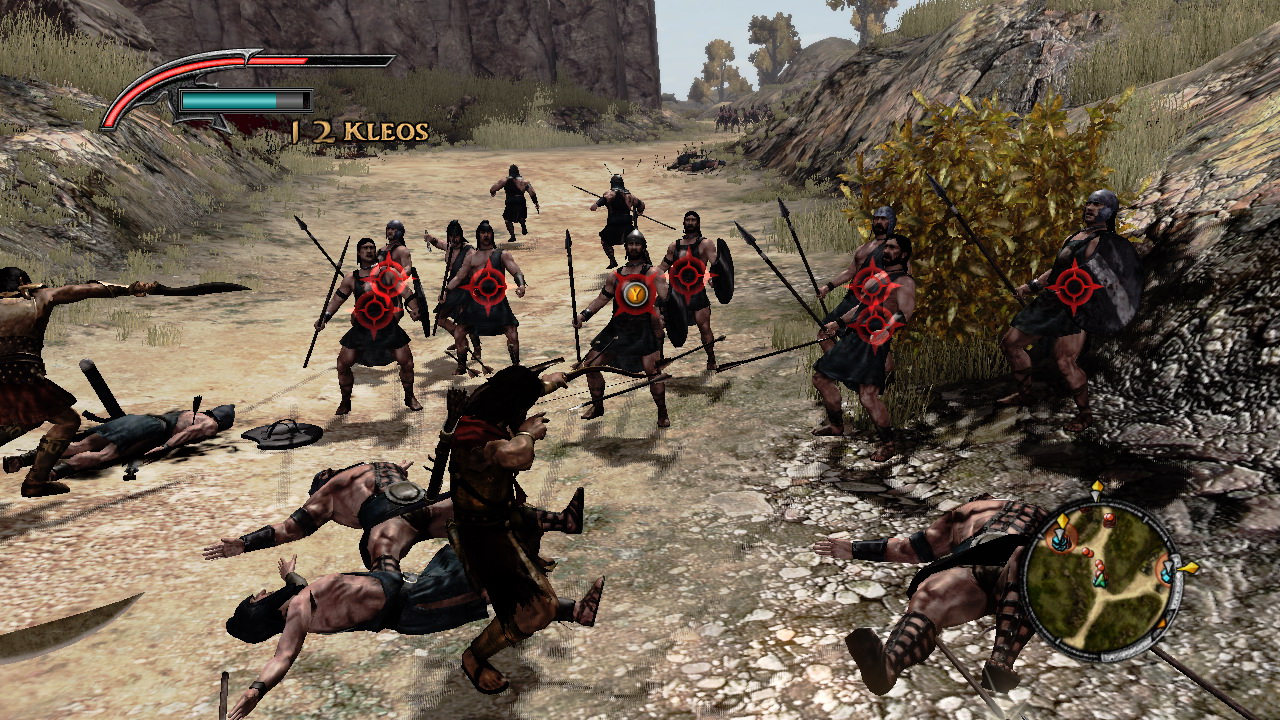Click the teal objective marker inside the minimap
Image resolution: width=1280 pixels, height=720 pixels.
1165,574
